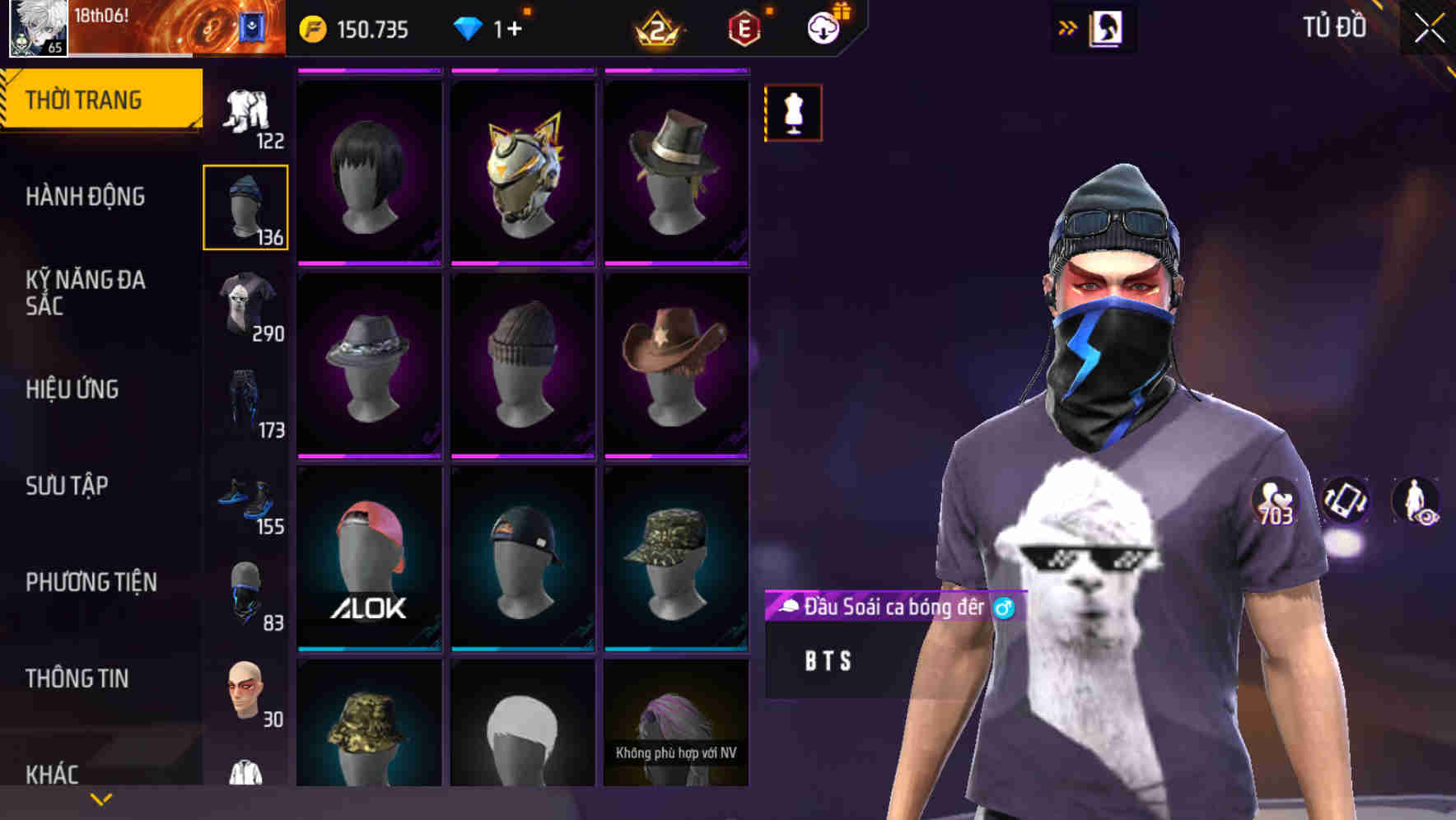Select the face mask category icon showing 83
Screen dimensions: 1456x820
tap(245, 593)
